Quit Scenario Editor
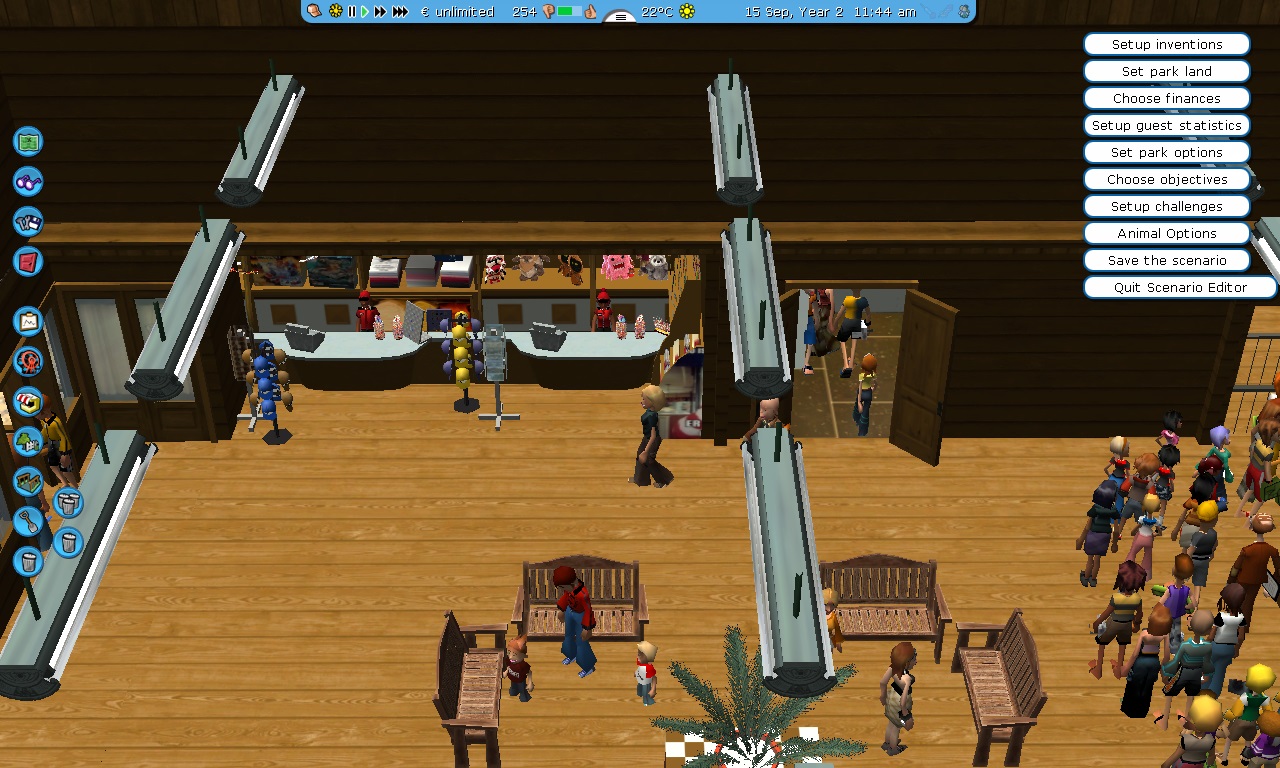 pos(1179,287)
